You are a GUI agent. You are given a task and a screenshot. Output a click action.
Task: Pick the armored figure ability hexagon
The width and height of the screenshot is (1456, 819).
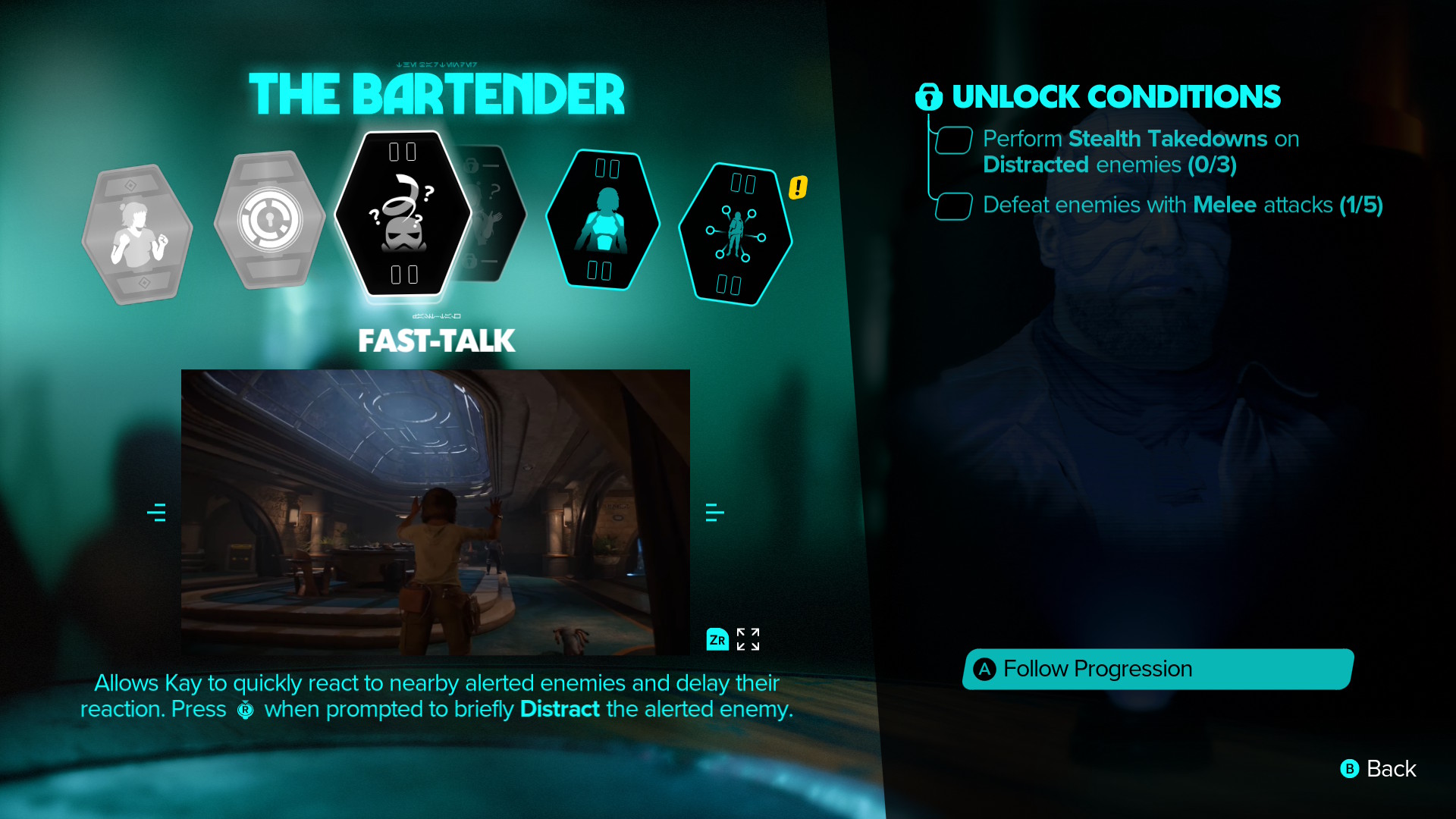pyautogui.click(x=604, y=220)
